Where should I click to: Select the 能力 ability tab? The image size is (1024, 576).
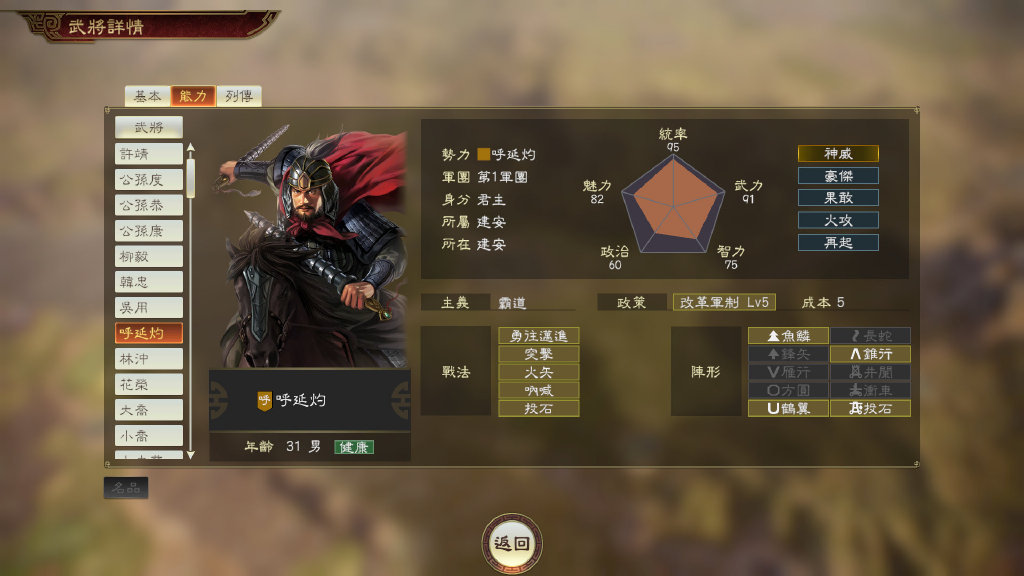pos(193,96)
